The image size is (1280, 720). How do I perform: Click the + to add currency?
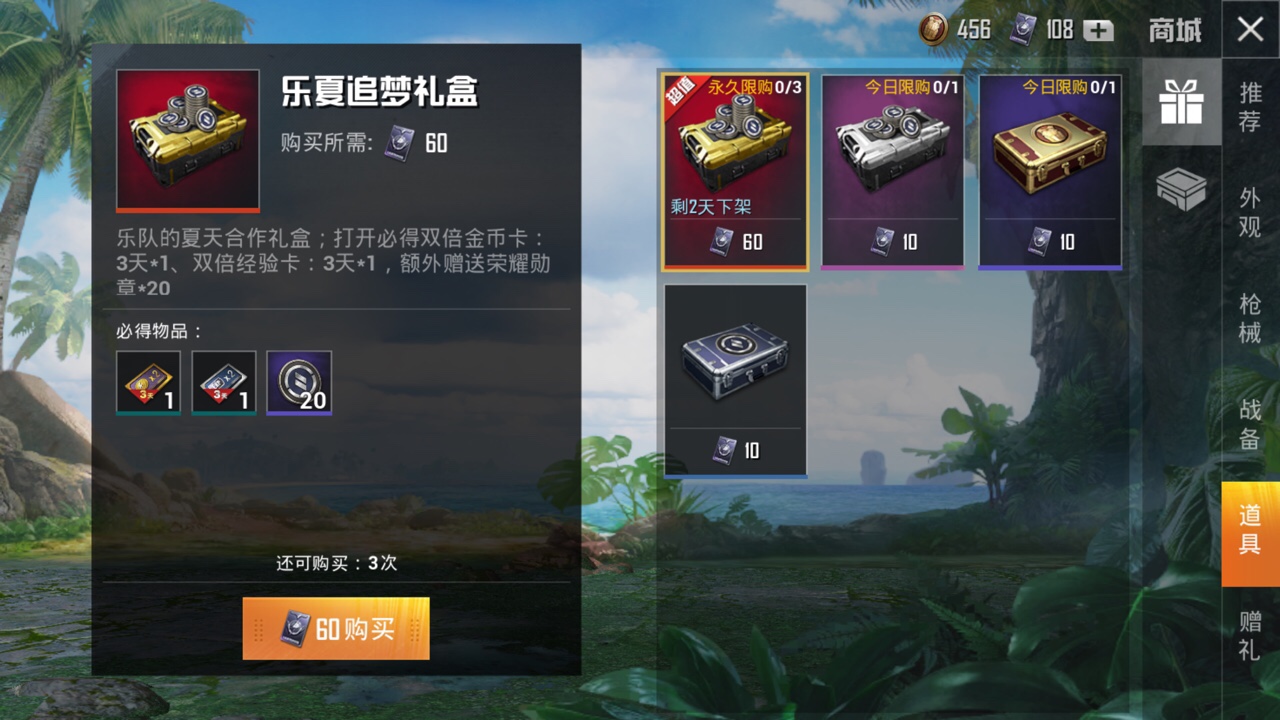(1097, 30)
